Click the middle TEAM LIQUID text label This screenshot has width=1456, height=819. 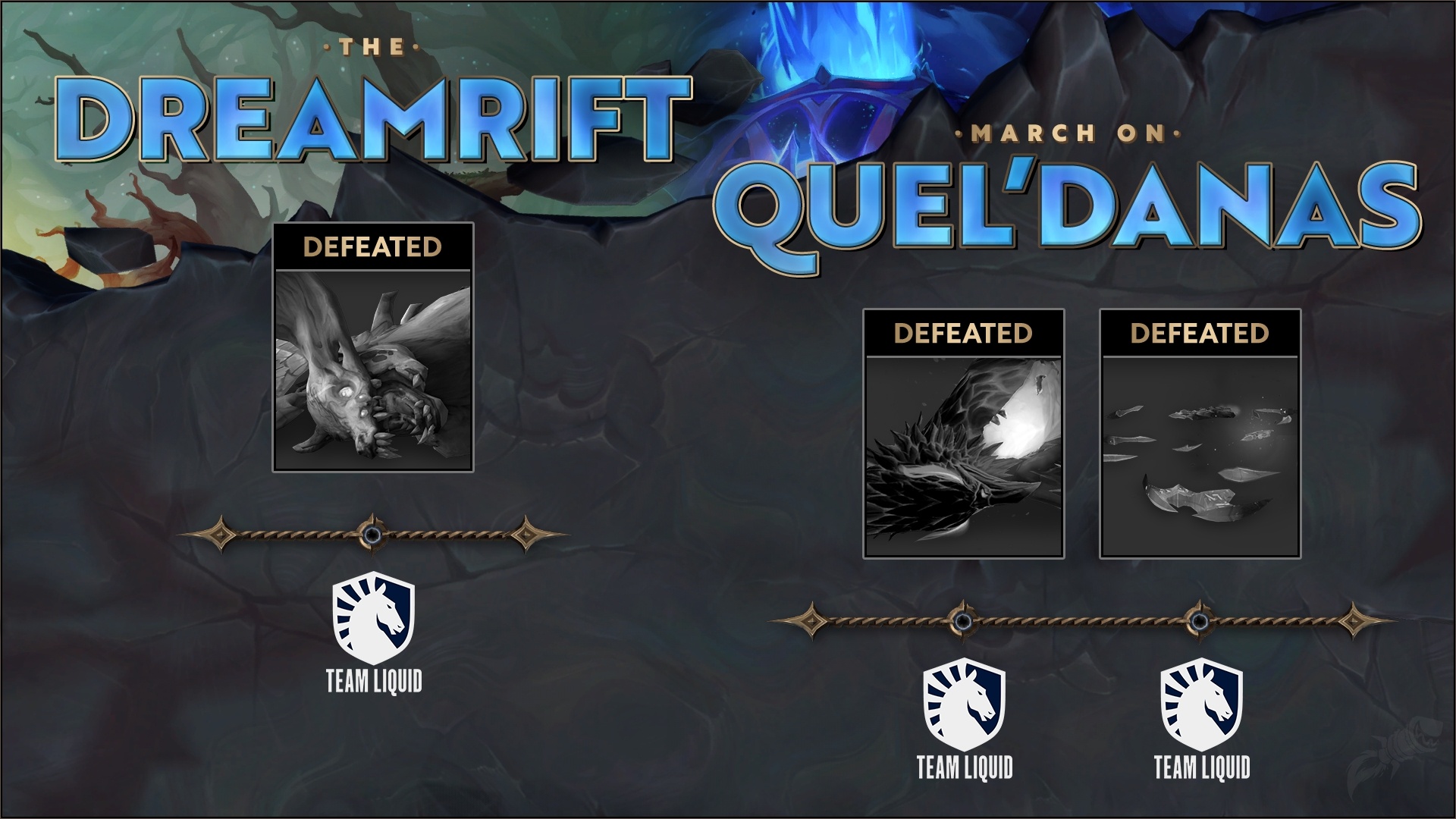[x=965, y=766]
